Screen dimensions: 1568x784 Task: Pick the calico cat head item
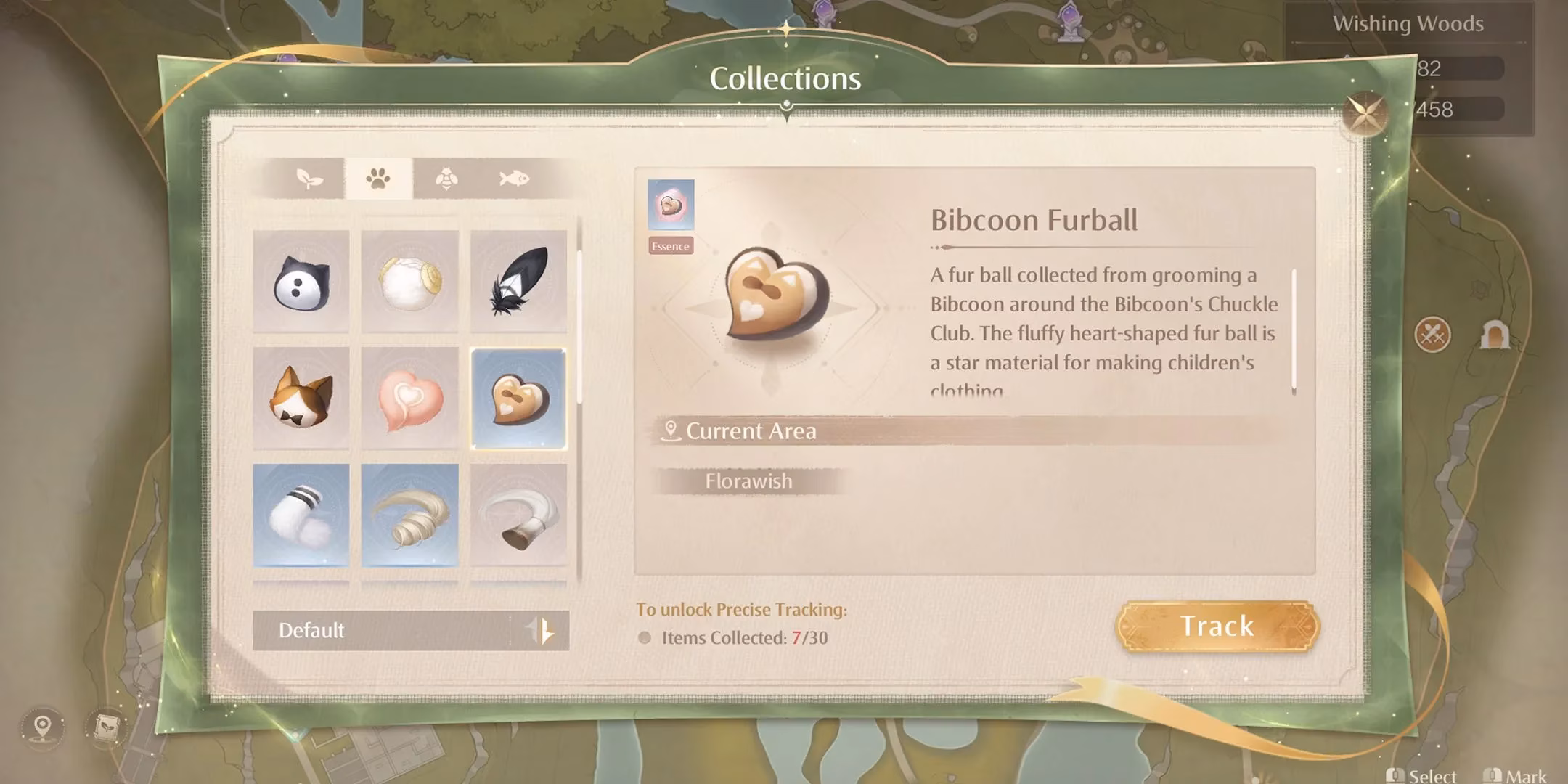click(301, 398)
